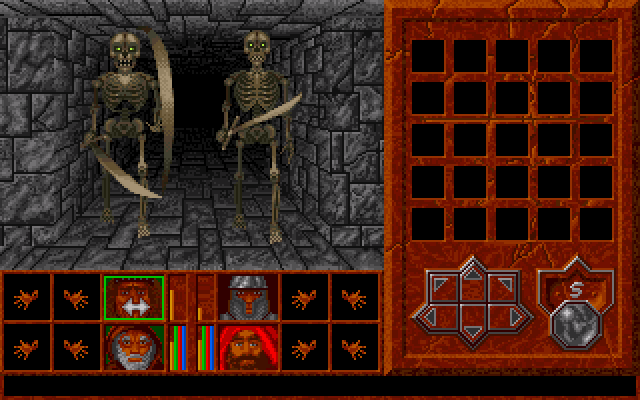The width and height of the screenshot is (640, 400).
Task: Choose the helmeted knight portrait
Action: 246,297
